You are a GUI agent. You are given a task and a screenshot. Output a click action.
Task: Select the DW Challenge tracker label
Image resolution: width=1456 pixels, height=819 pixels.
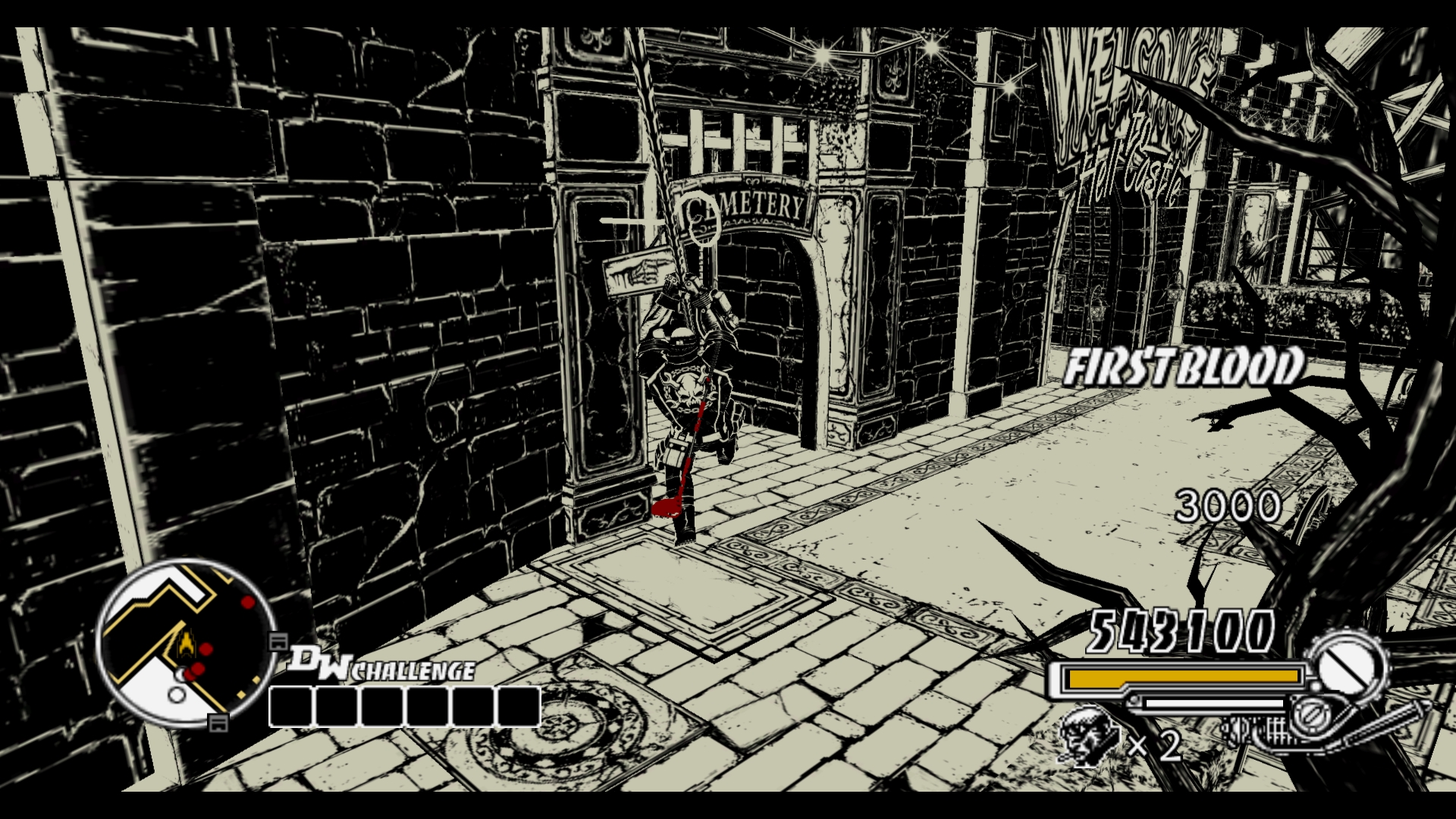point(381,666)
